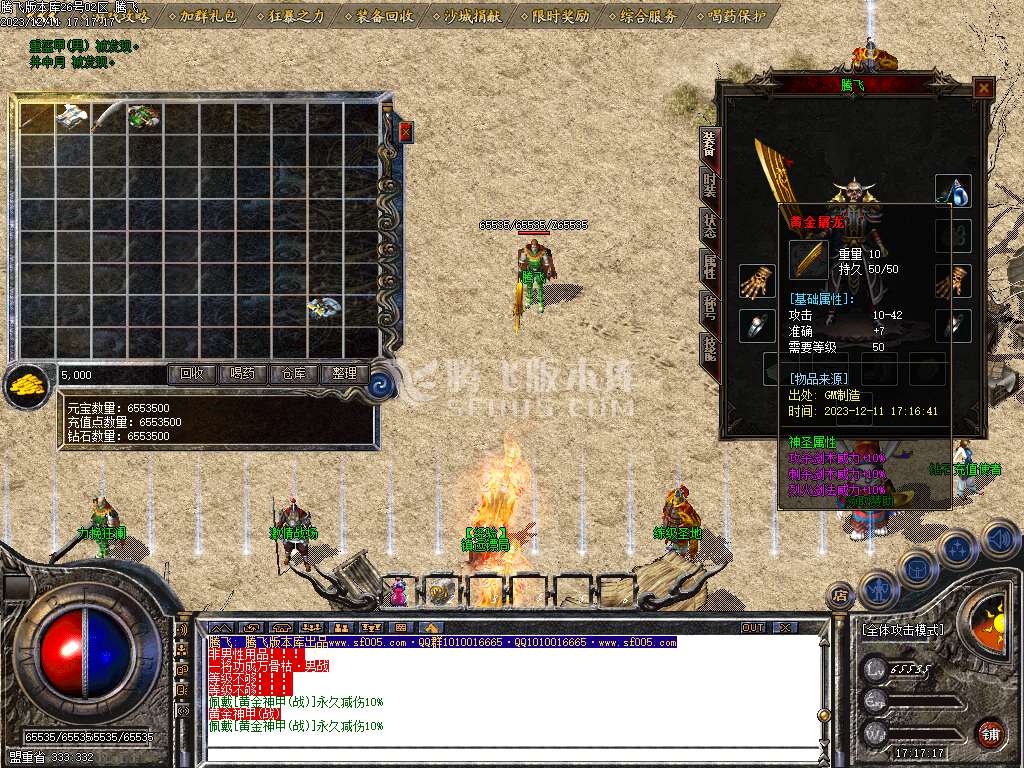Viewport: 1024px width, 768px height.
Task: Click the gold coin pile icon
Action: pyautogui.click(x=27, y=385)
